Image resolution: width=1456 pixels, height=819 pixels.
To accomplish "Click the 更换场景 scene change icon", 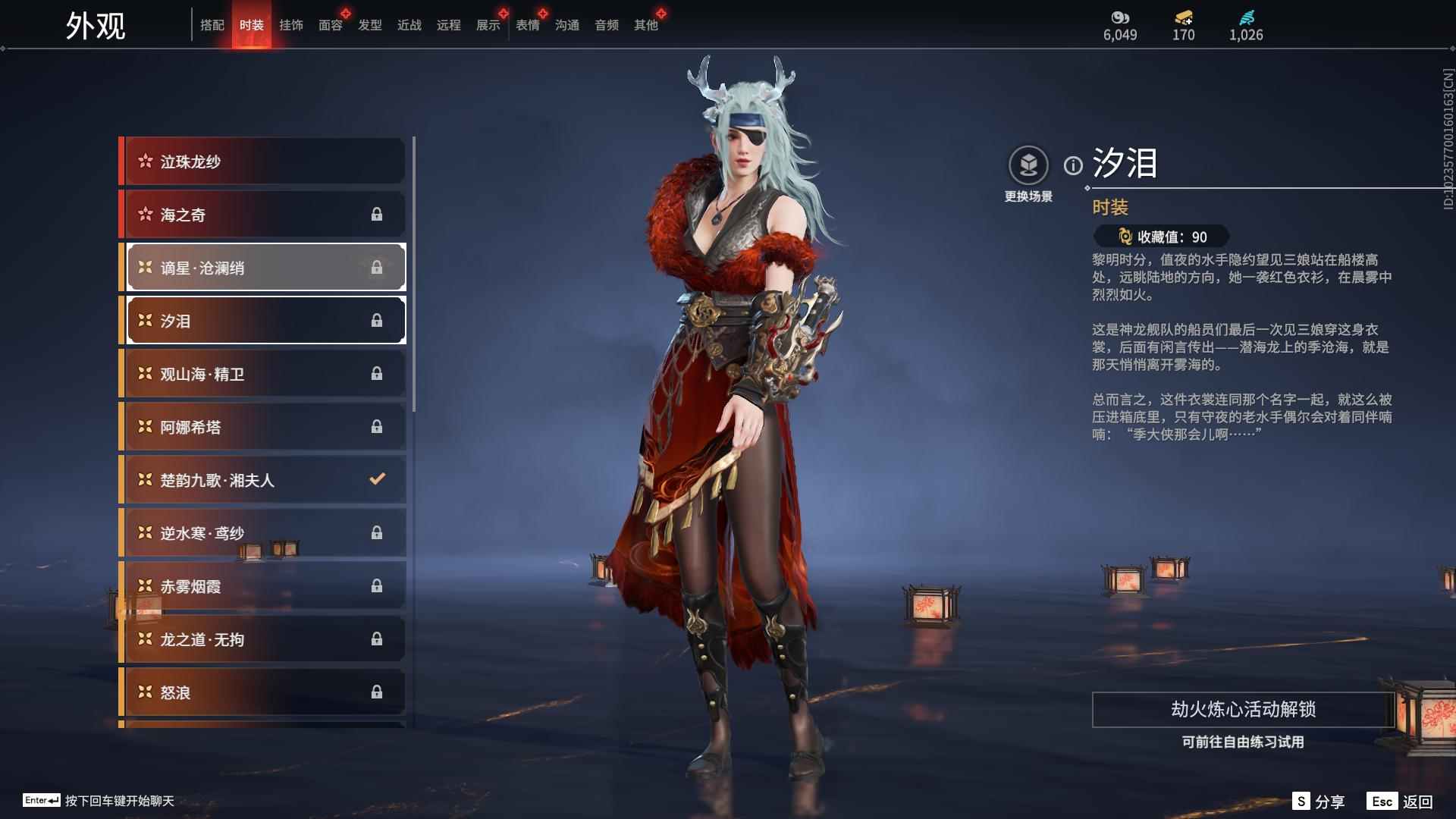I will coord(1028,165).
